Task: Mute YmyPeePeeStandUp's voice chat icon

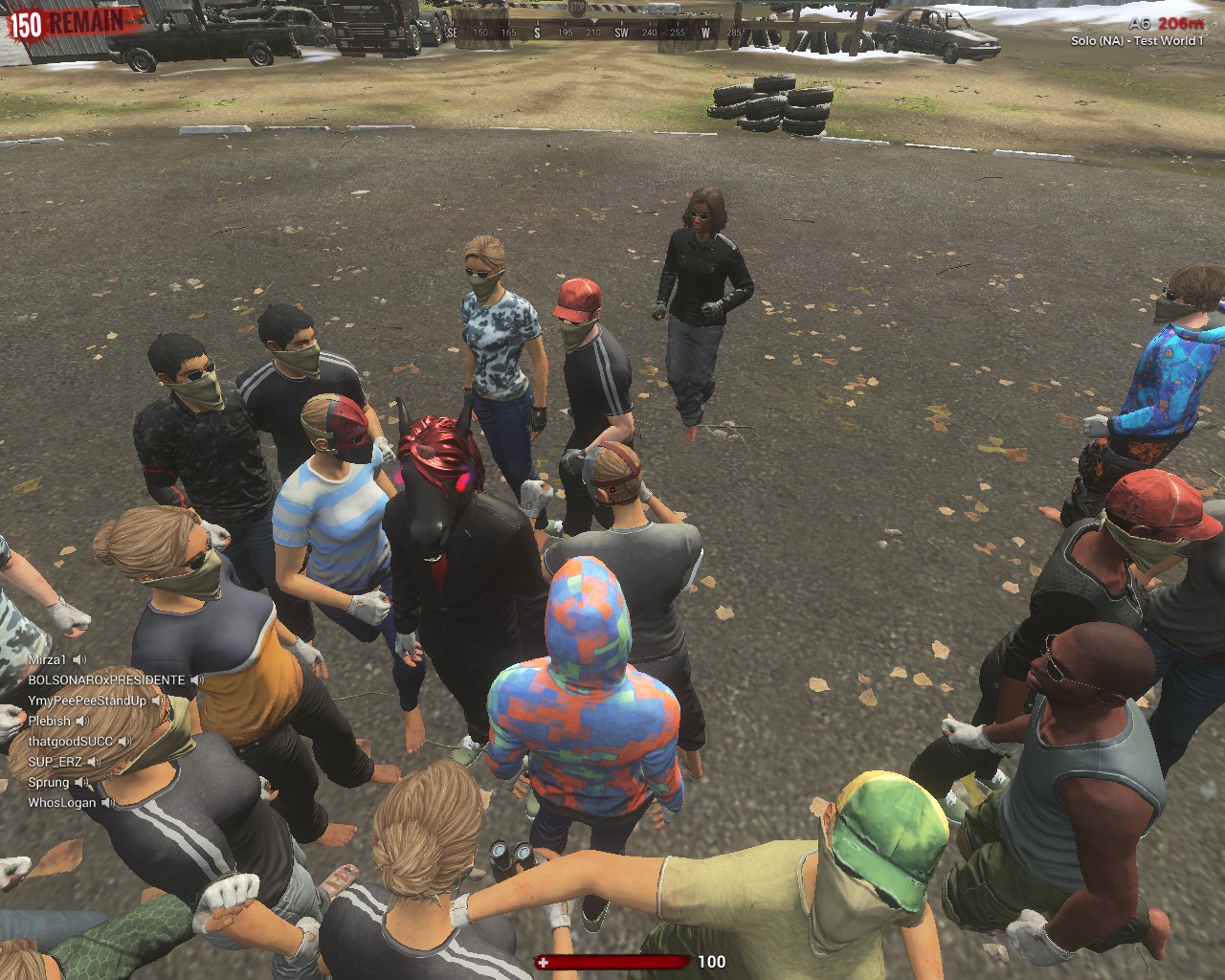Action: point(160,702)
